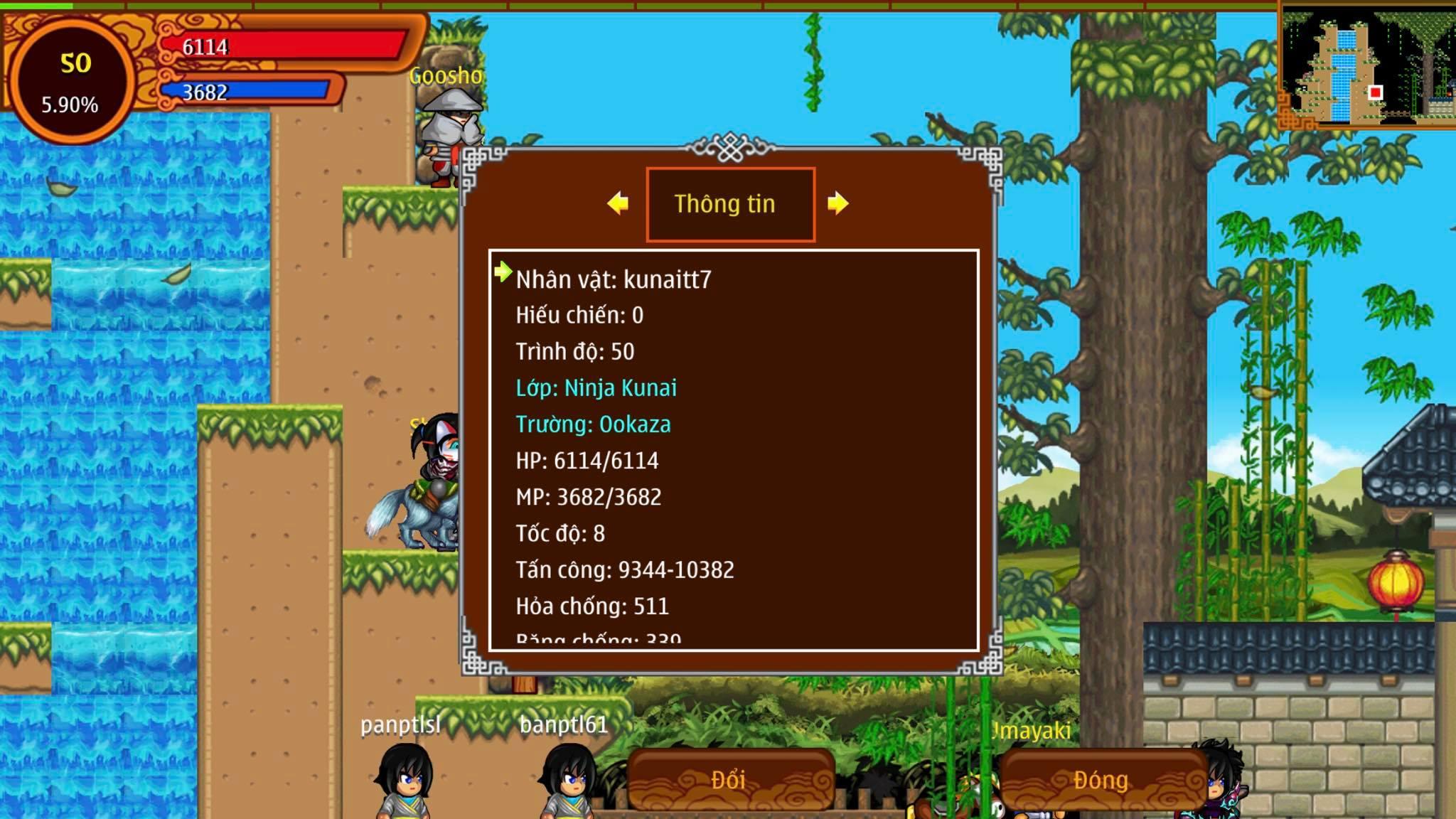
Task: Select the Hiếu chiến: 0 row
Action: click(x=579, y=315)
